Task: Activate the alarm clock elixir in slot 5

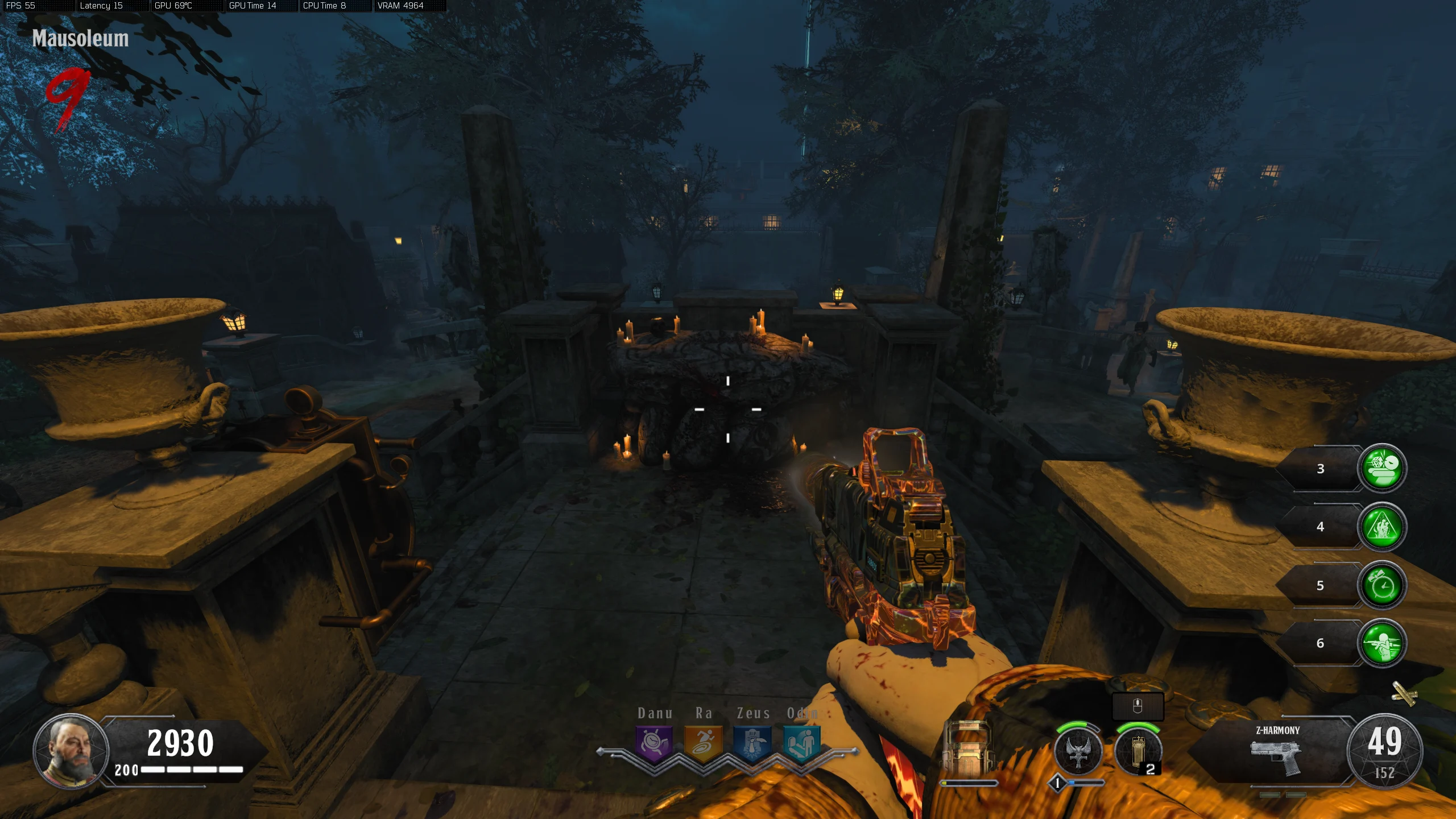Action: 1382,585
